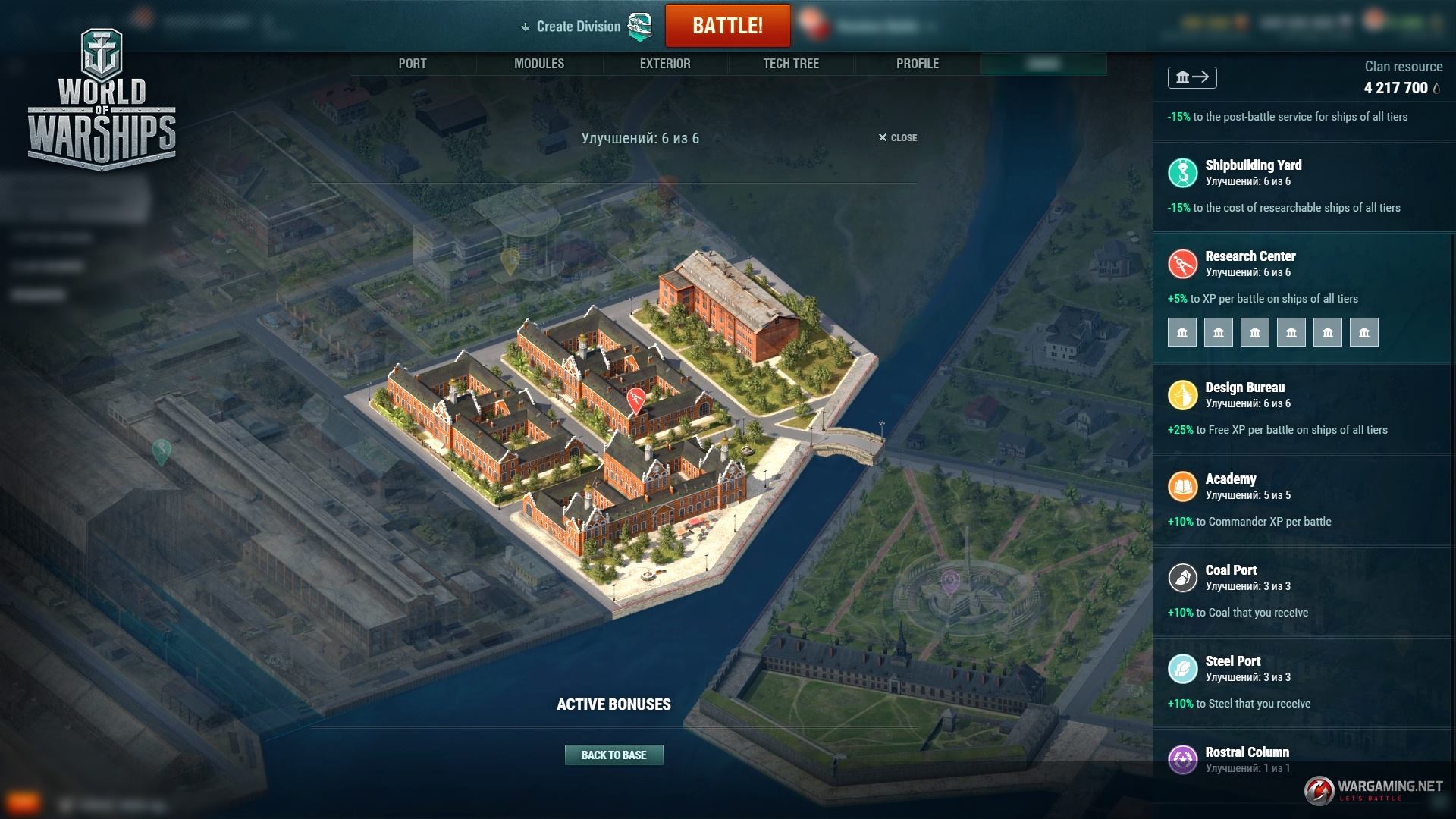Show the TECH TREE tab

[791, 64]
